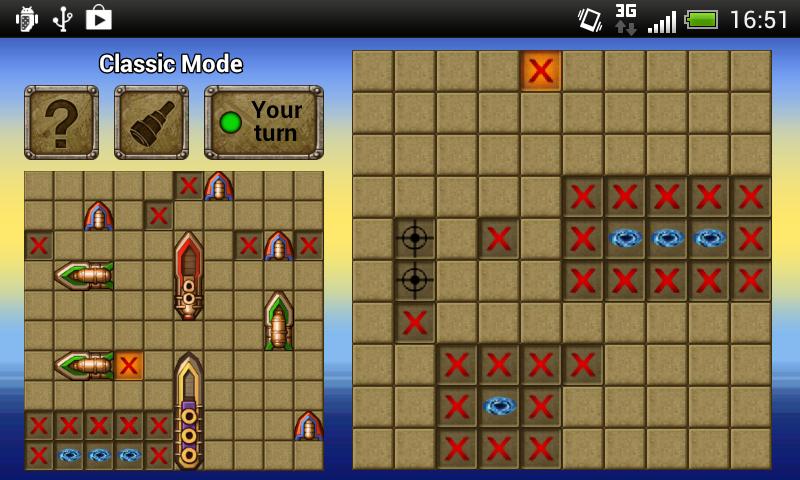
Task: Select the long red-hulled ship on your grid
Action: click(188, 275)
